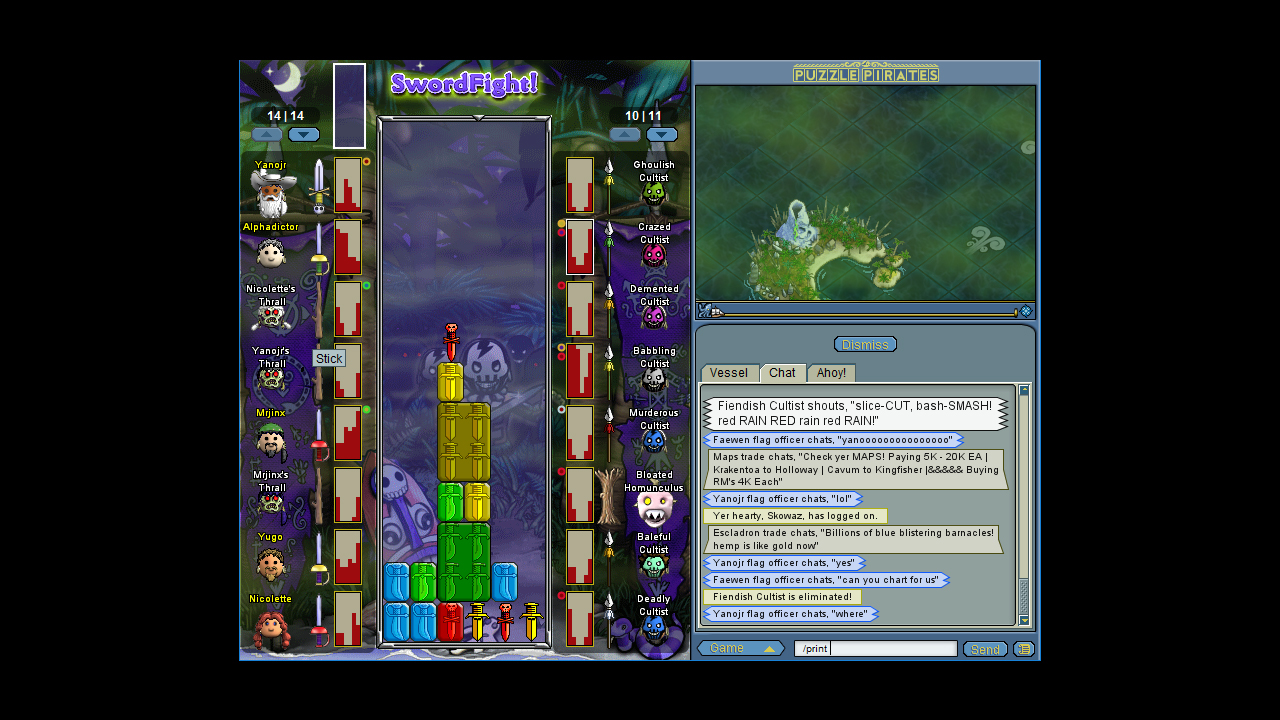The image size is (1280, 720).
Task: Click the Send button
Action: 985,649
